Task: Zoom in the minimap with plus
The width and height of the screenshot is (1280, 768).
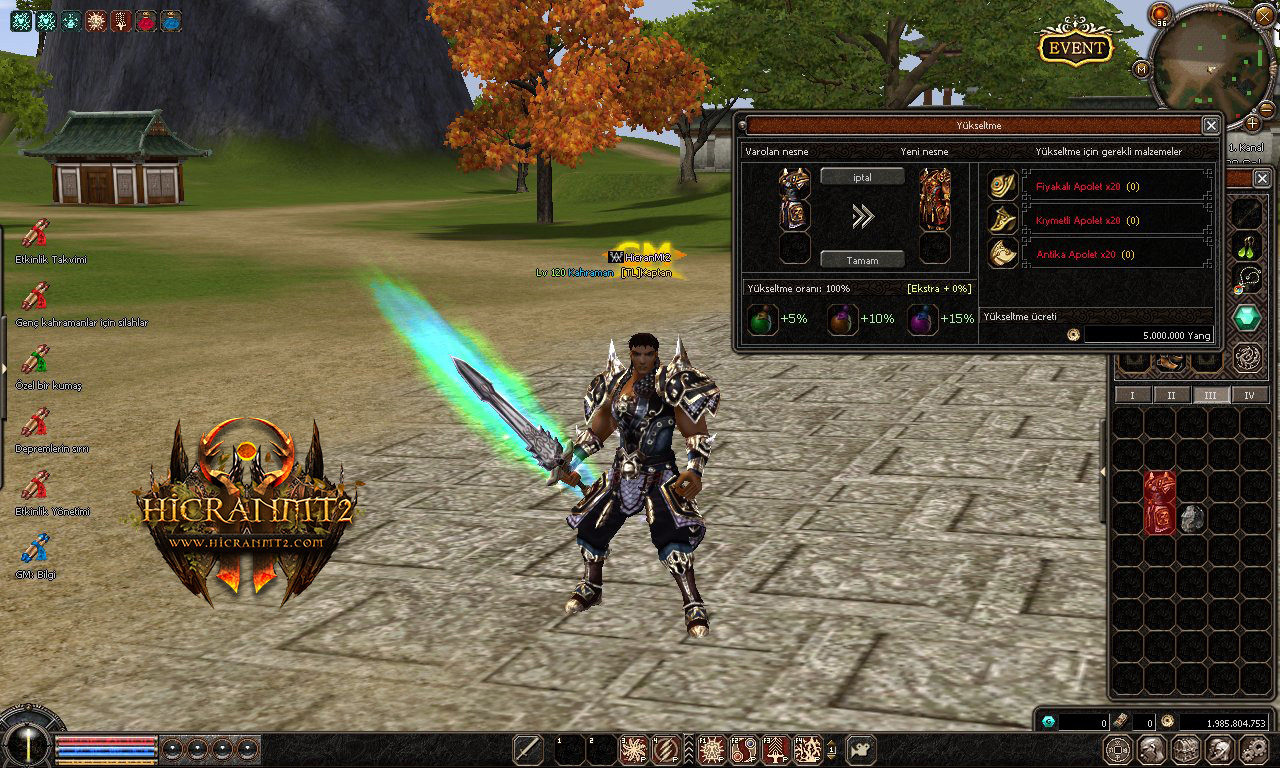Action: point(1251,124)
